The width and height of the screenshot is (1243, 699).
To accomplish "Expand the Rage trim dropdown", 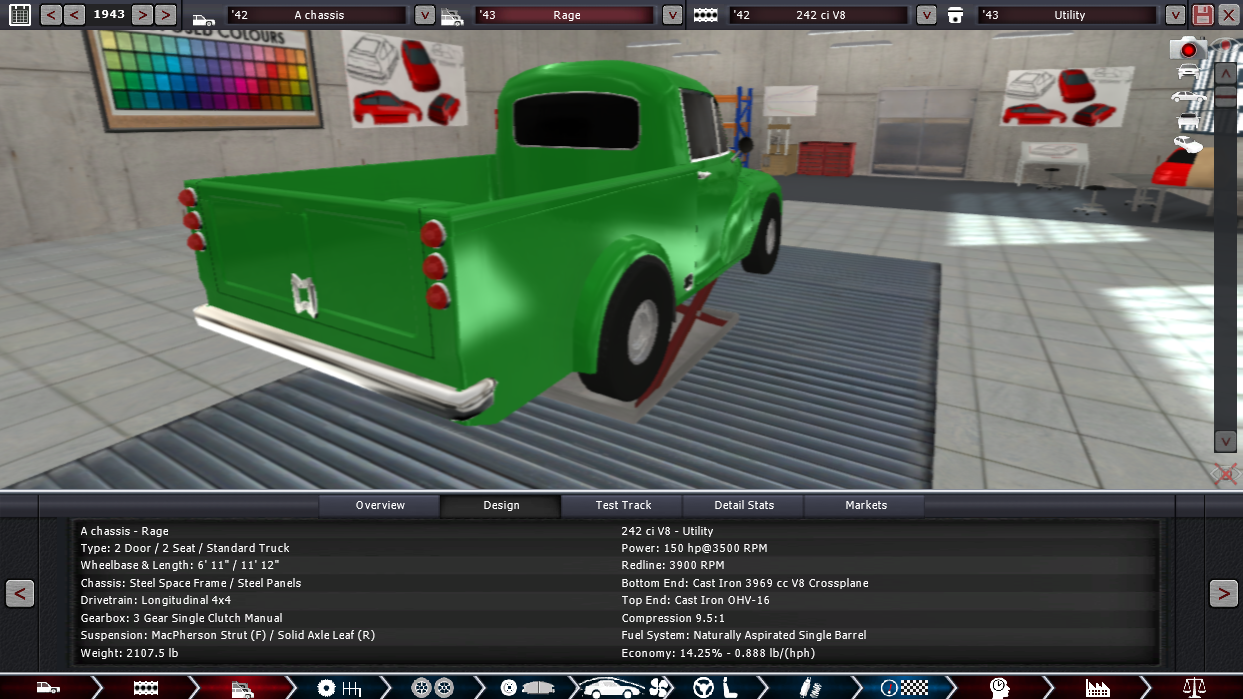I will 672,15.
